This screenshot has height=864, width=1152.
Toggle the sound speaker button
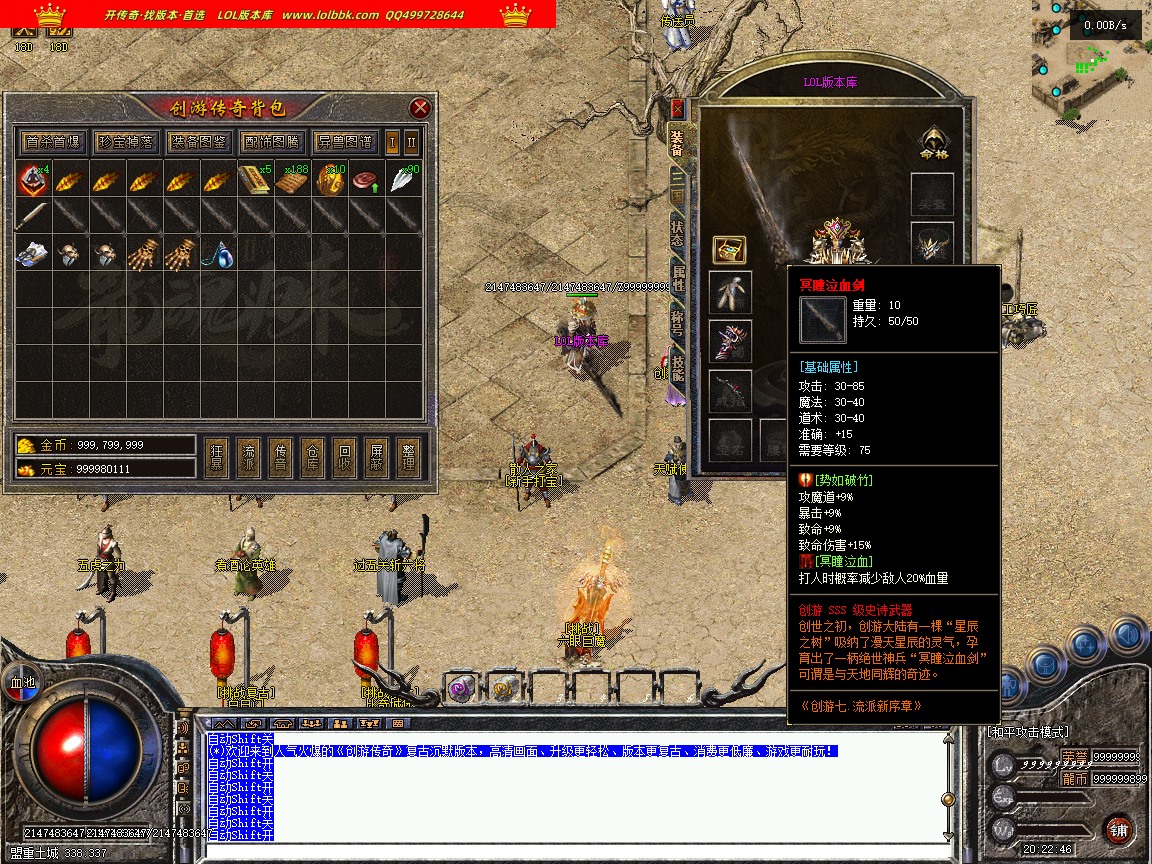[x=1127, y=637]
